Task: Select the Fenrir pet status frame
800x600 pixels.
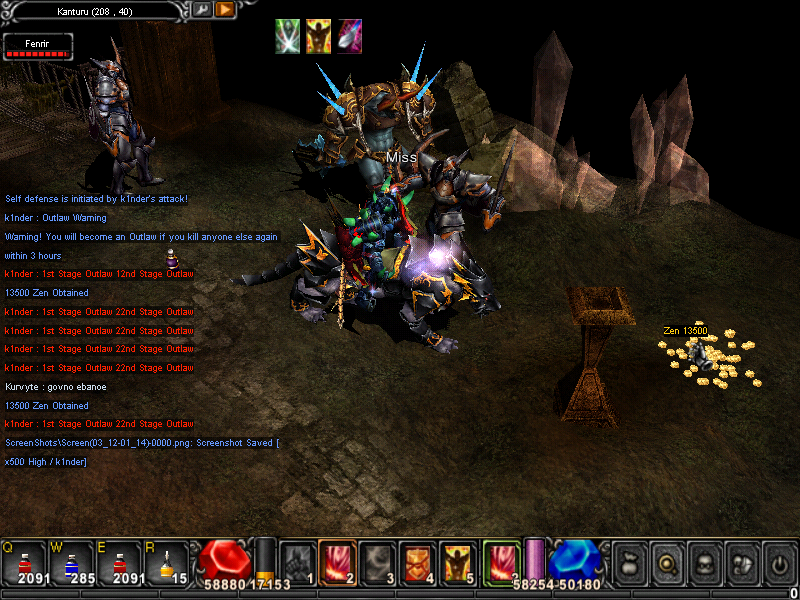Action: (37, 46)
